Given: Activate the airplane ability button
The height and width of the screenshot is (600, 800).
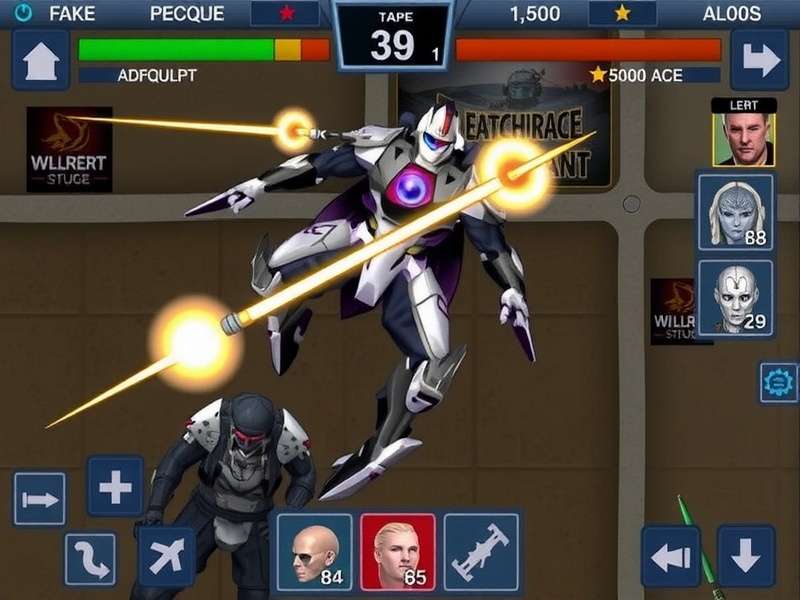Looking at the screenshot, I should [x=166, y=556].
